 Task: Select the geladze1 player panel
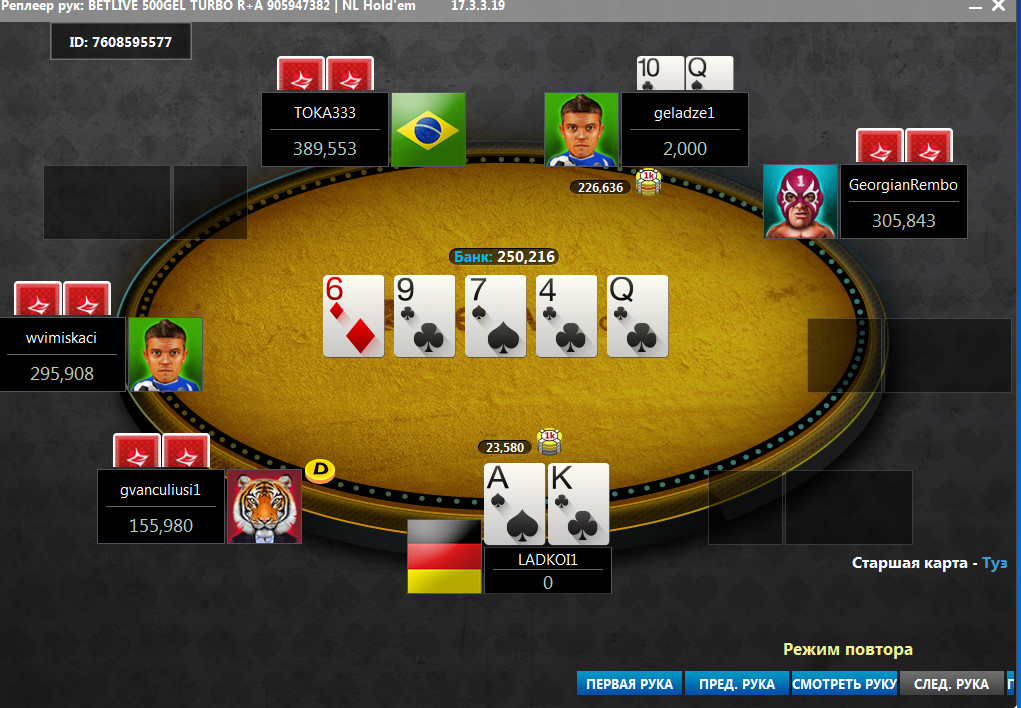(x=684, y=130)
